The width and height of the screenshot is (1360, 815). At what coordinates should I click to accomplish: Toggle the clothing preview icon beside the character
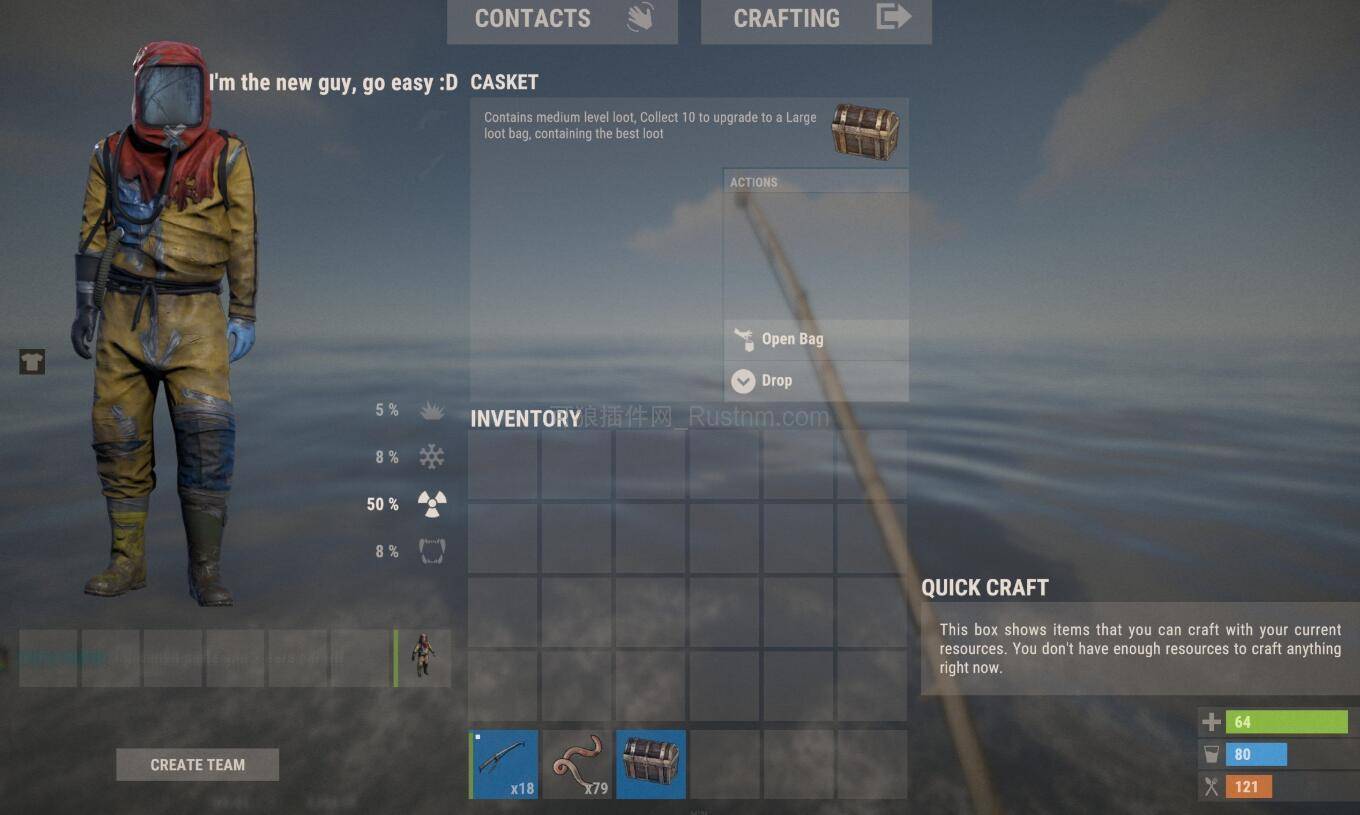(x=31, y=362)
